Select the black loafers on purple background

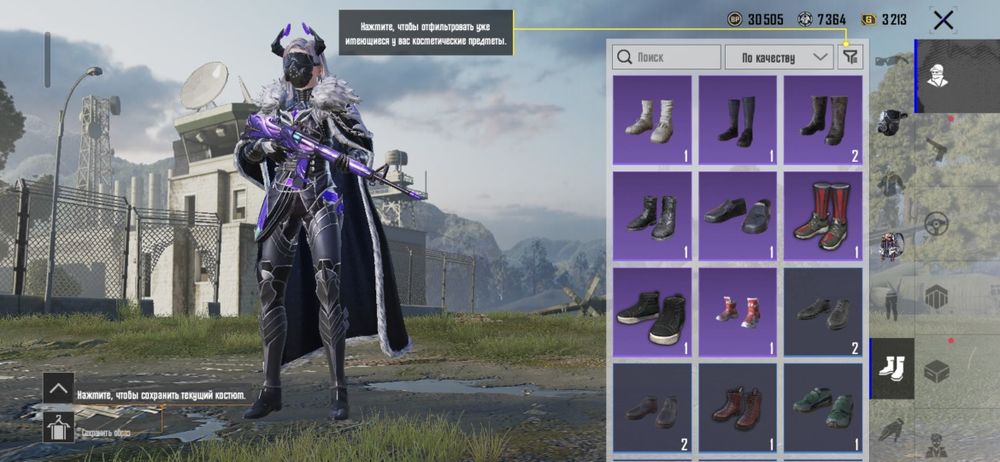click(x=737, y=216)
